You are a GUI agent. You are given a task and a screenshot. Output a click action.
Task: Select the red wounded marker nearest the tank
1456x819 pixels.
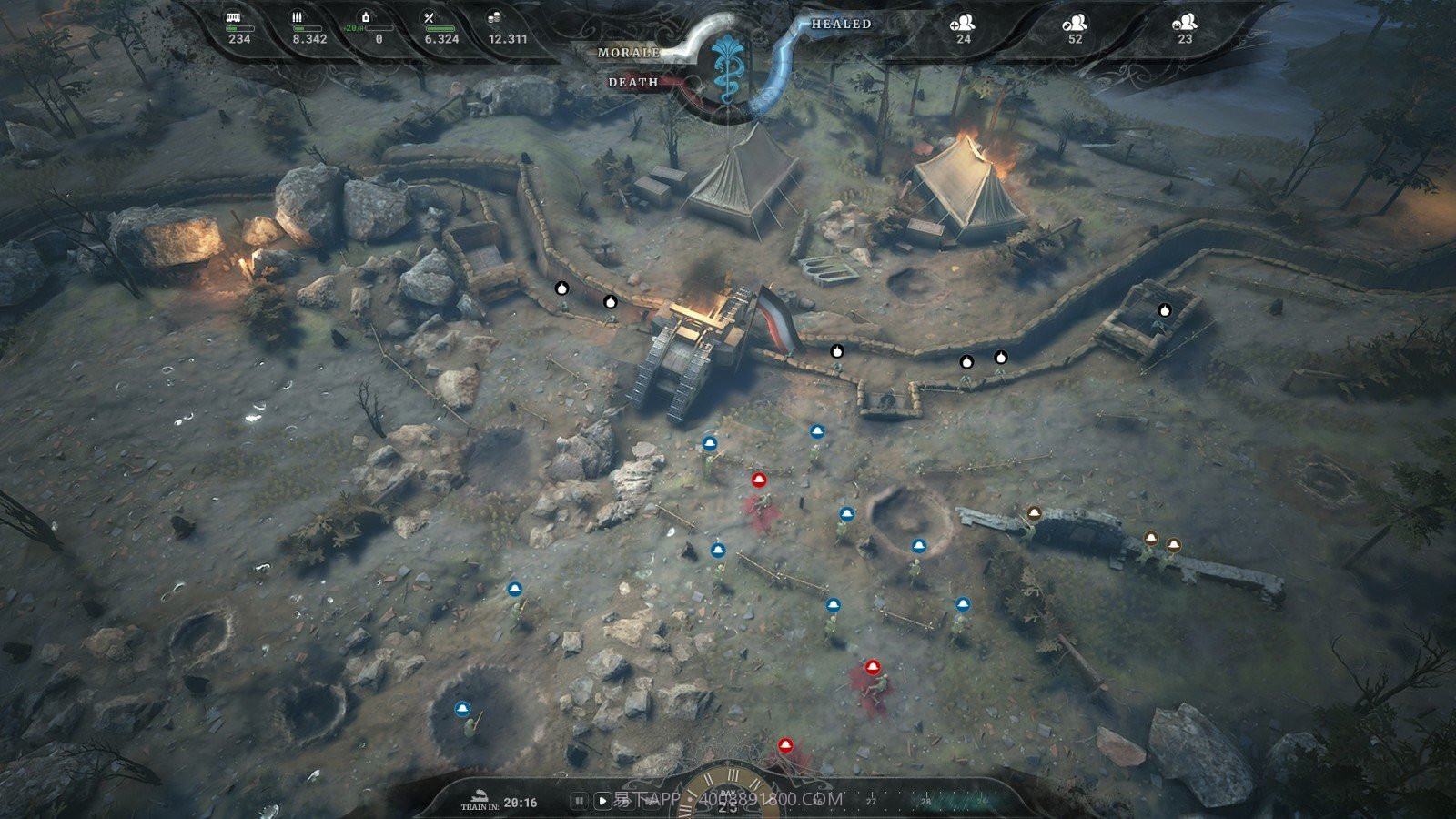pyautogui.click(x=759, y=480)
